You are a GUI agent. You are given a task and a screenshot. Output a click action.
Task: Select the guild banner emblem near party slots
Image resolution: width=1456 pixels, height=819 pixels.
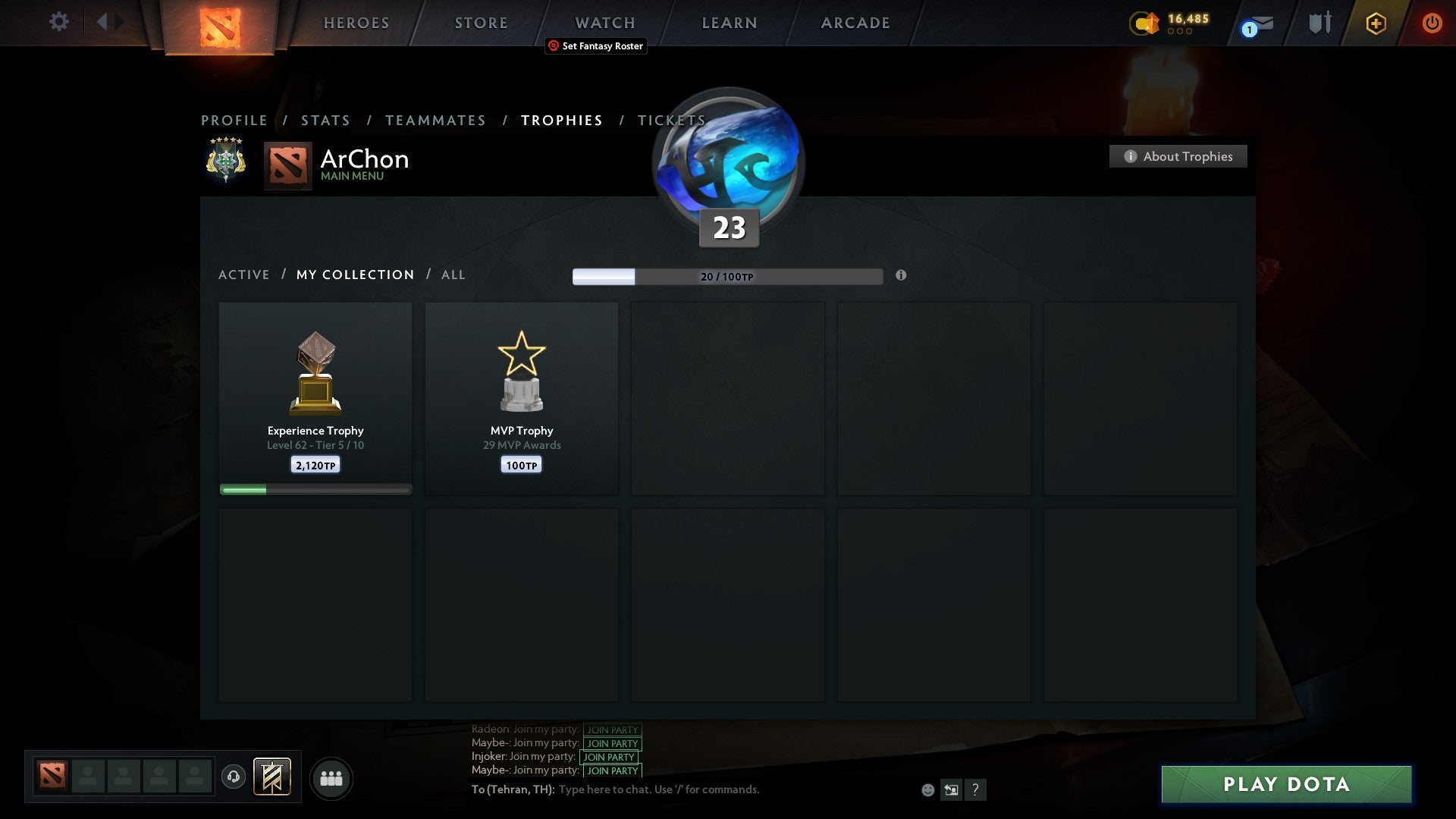[273, 778]
